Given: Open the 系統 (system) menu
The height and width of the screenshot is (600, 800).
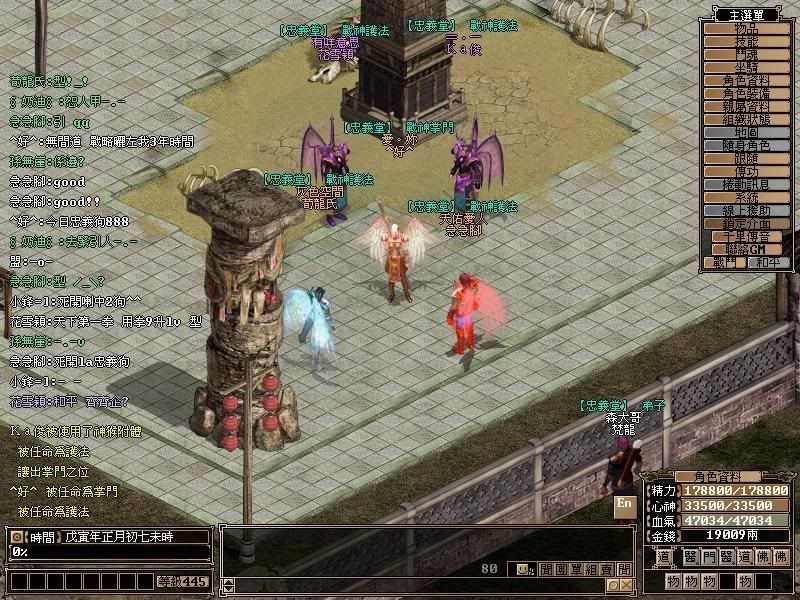Looking at the screenshot, I should pos(748,197).
